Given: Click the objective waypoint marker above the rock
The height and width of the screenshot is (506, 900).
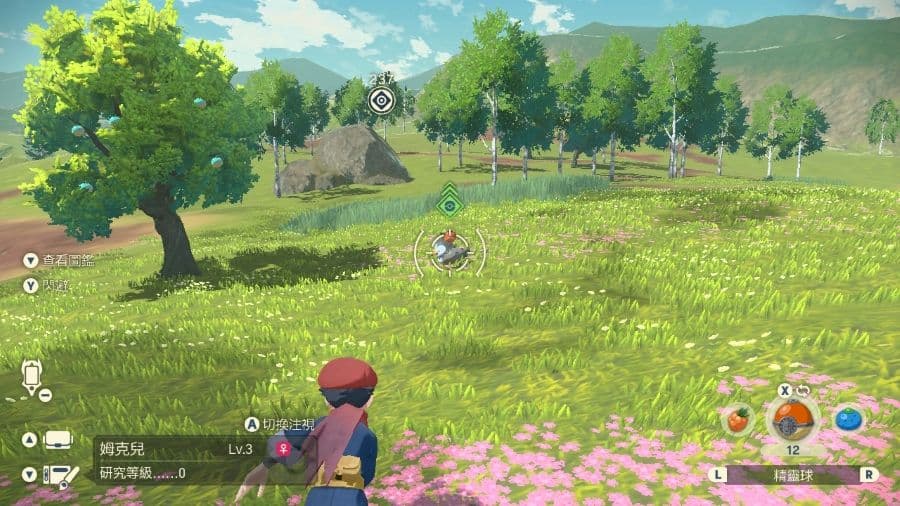Looking at the screenshot, I should pos(380,99).
